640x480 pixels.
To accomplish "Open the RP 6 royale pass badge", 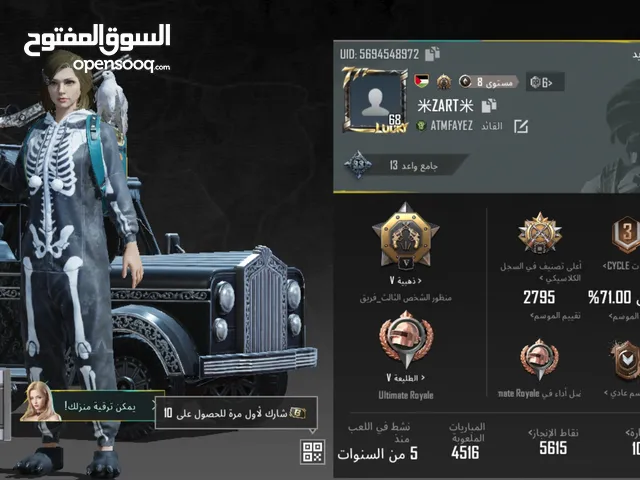I will pyautogui.click(x=545, y=82).
